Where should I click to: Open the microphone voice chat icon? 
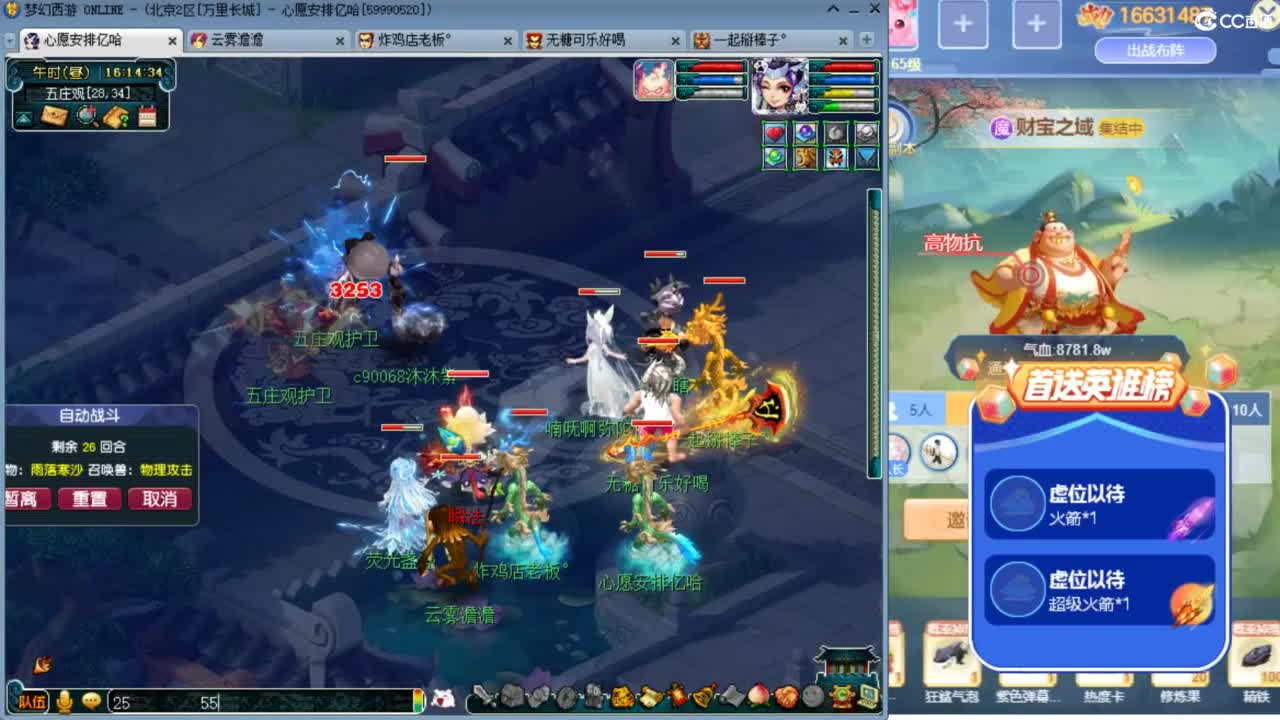[63, 702]
